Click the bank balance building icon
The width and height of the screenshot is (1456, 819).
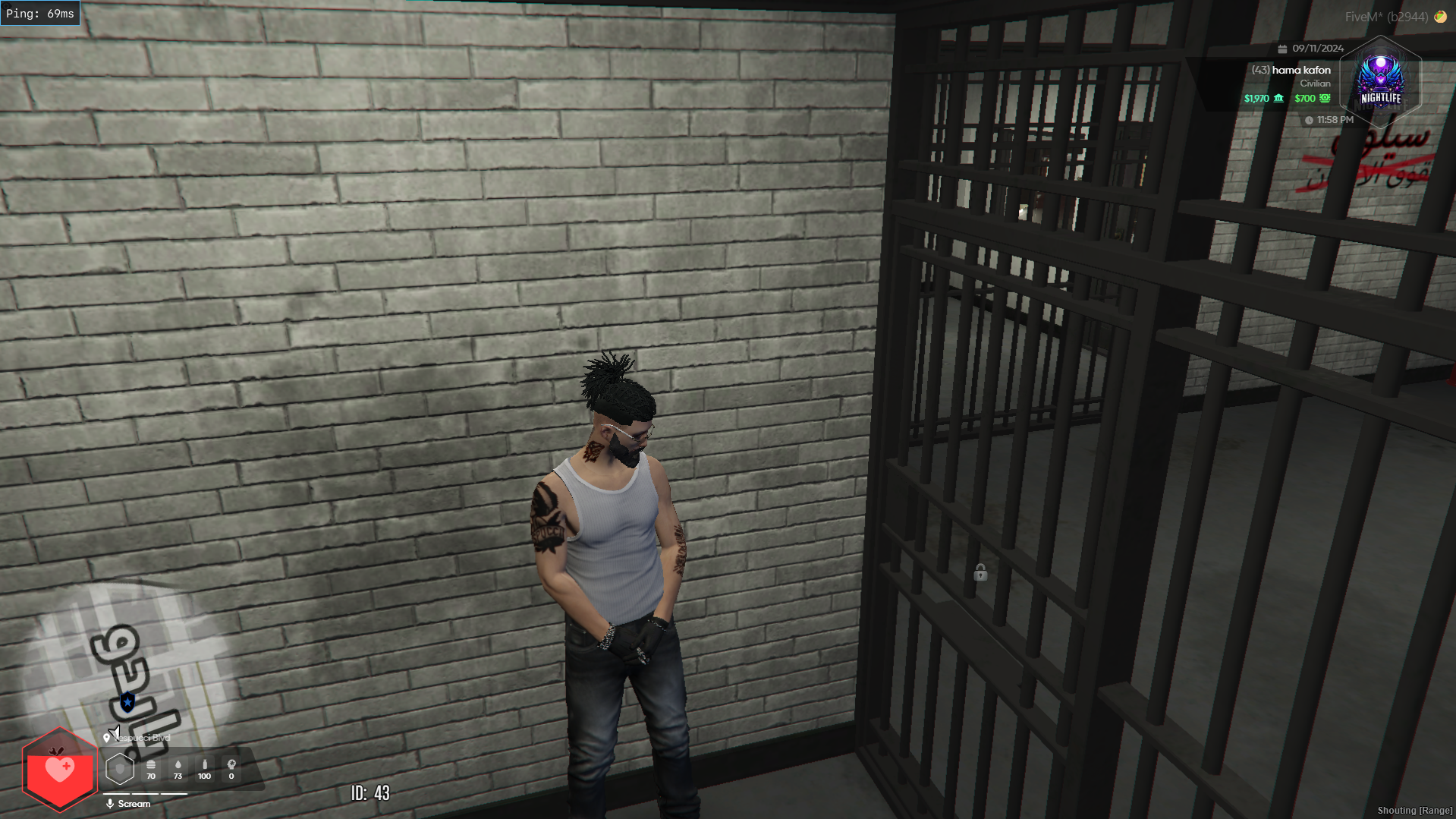tap(1279, 98)
